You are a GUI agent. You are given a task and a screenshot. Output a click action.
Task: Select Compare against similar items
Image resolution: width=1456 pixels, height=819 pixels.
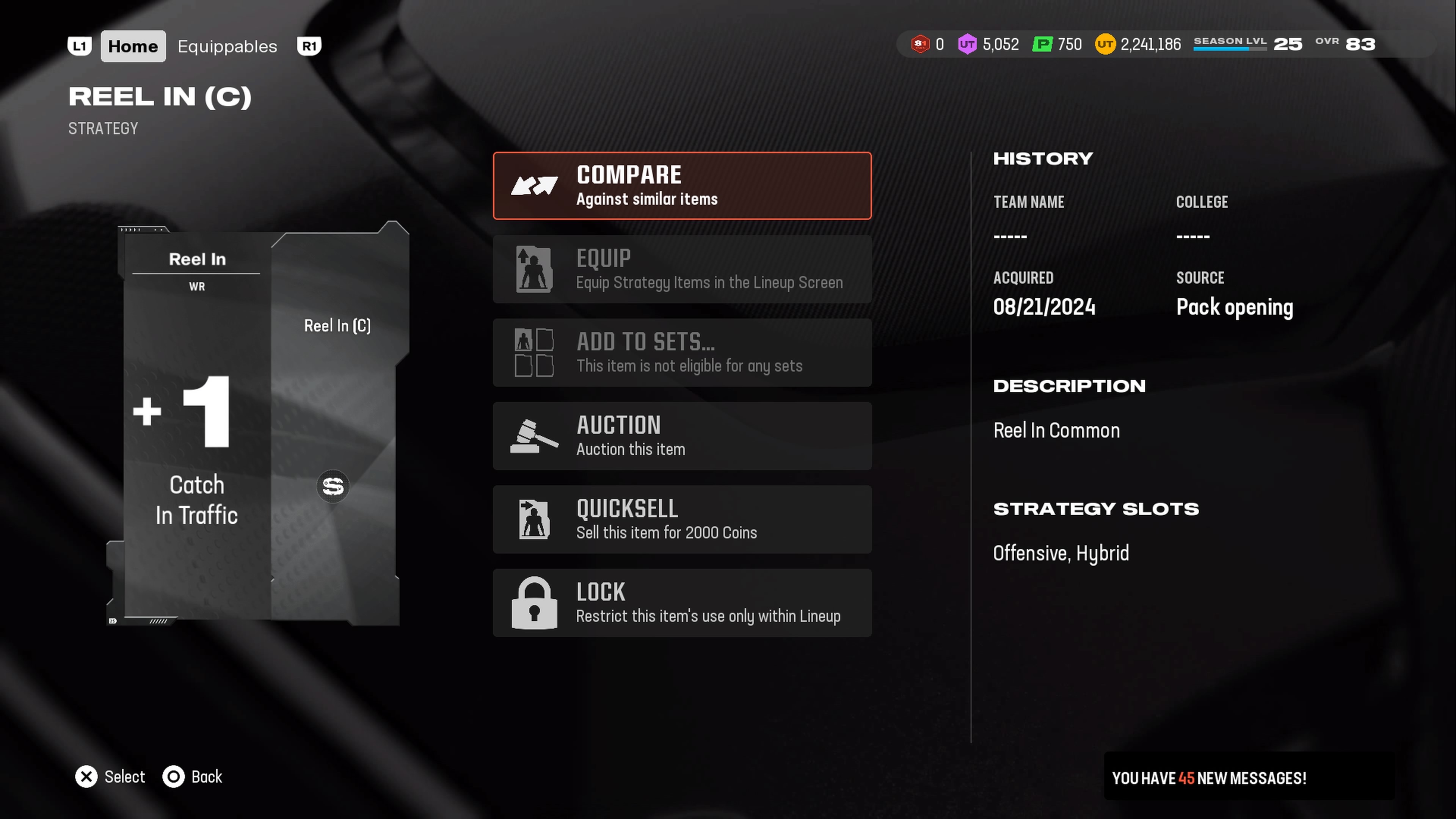[682, 185]
